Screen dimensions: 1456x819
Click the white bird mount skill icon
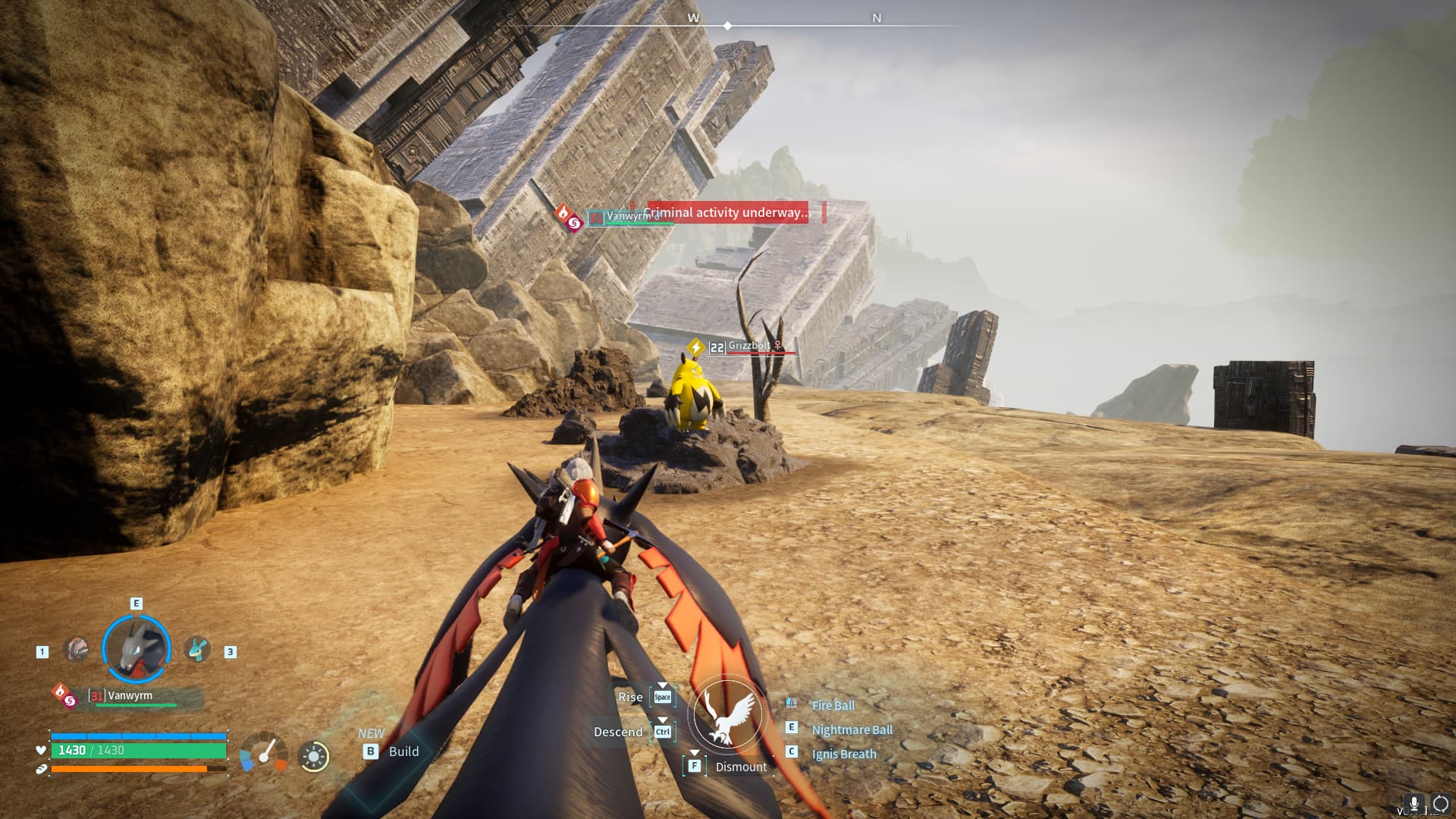pyautogui.click(x=728, y=714)
